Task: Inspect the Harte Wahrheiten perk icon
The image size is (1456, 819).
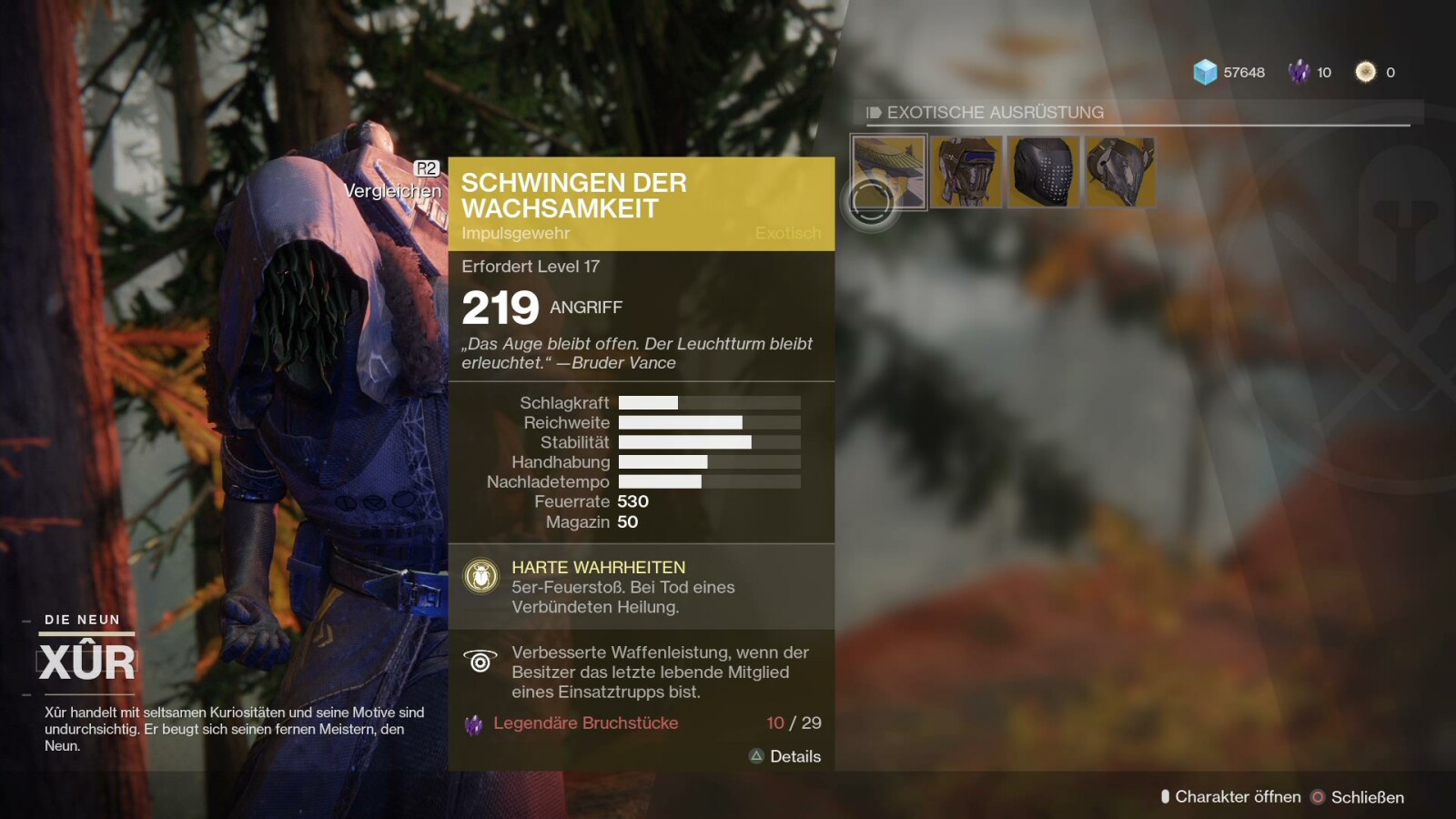Action: point(480,576)
